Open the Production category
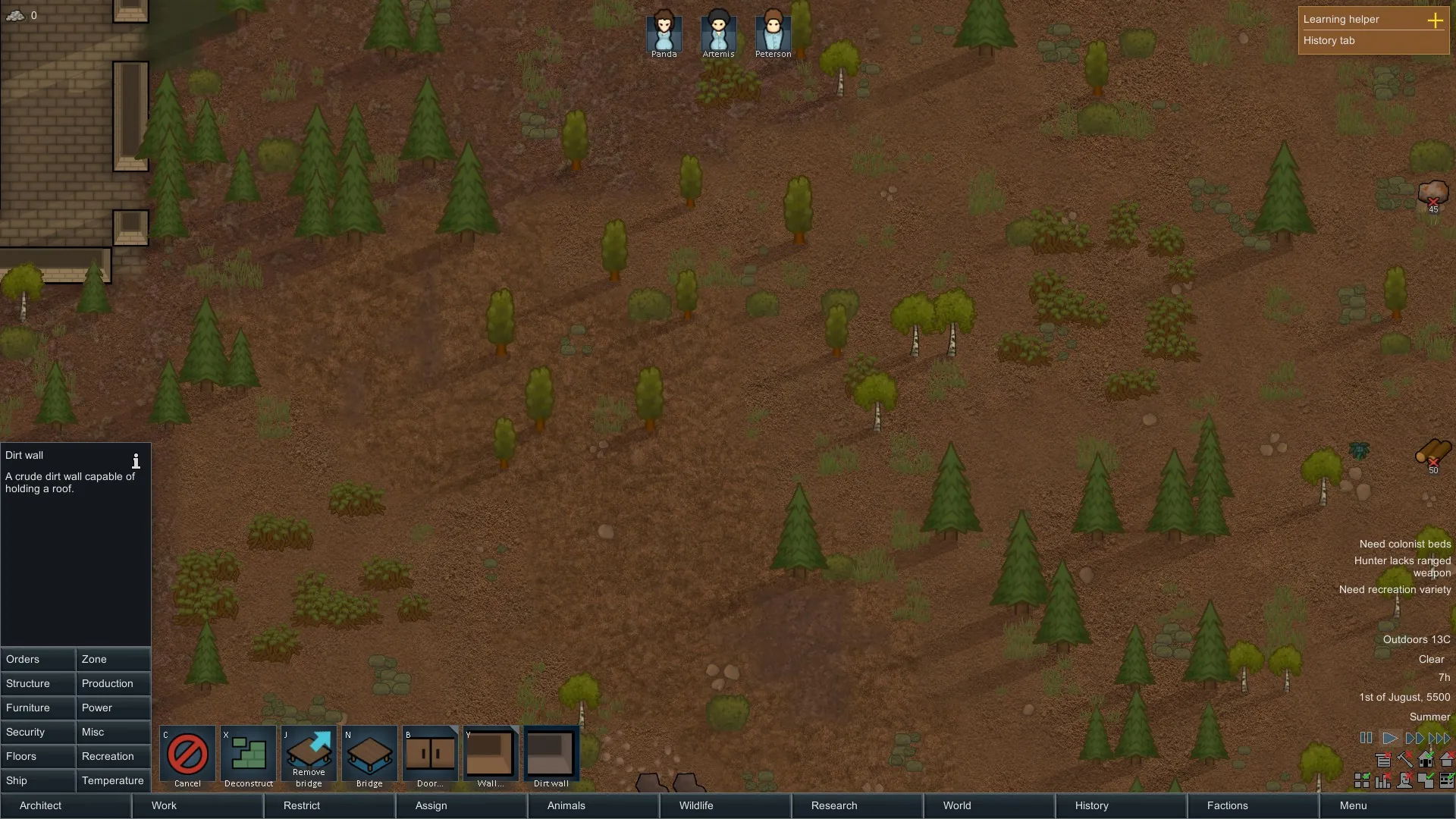Screen dimensions: 1456x819 113,683
